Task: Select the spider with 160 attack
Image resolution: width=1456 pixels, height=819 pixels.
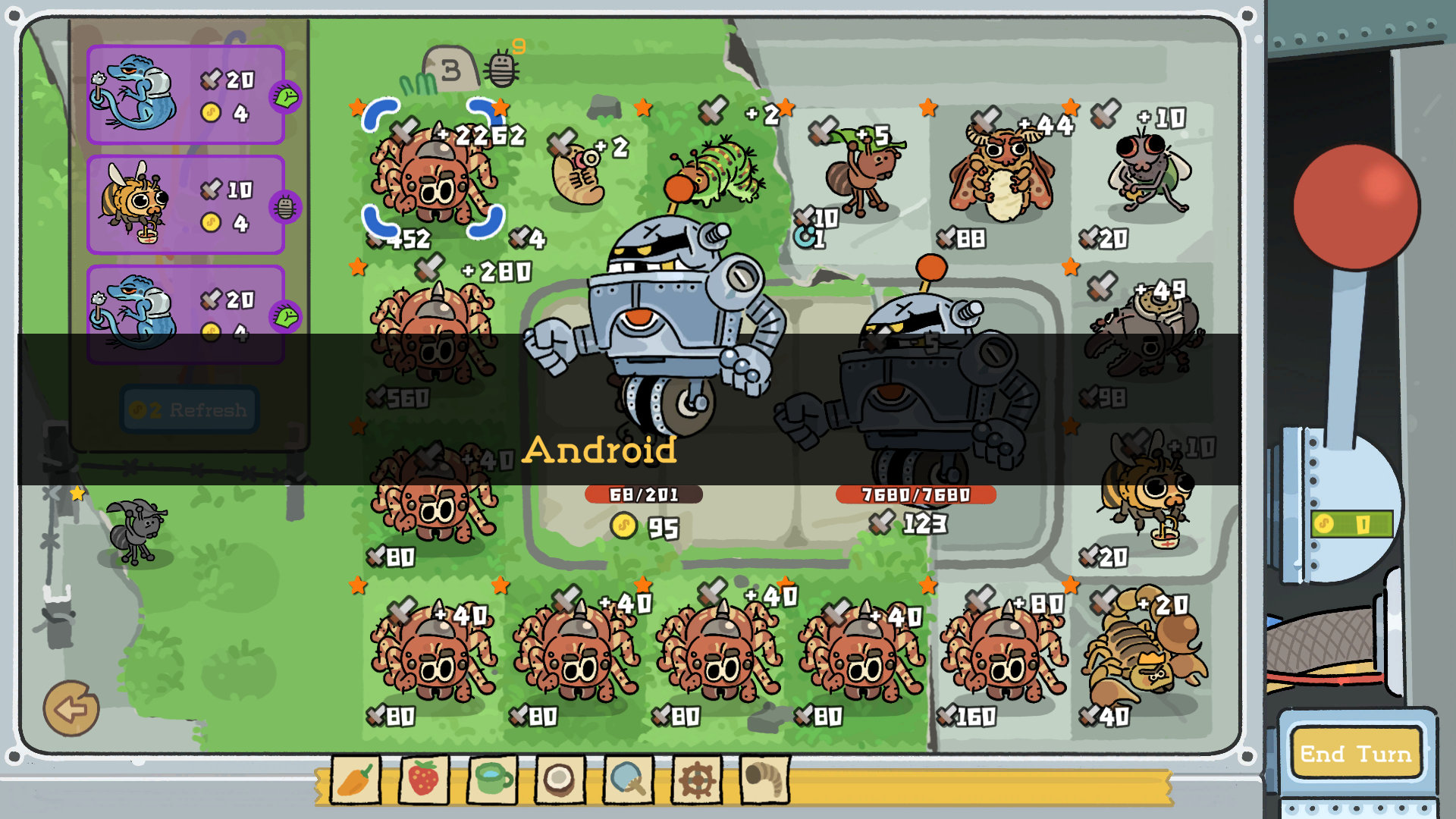Action: coord(1001,656)
